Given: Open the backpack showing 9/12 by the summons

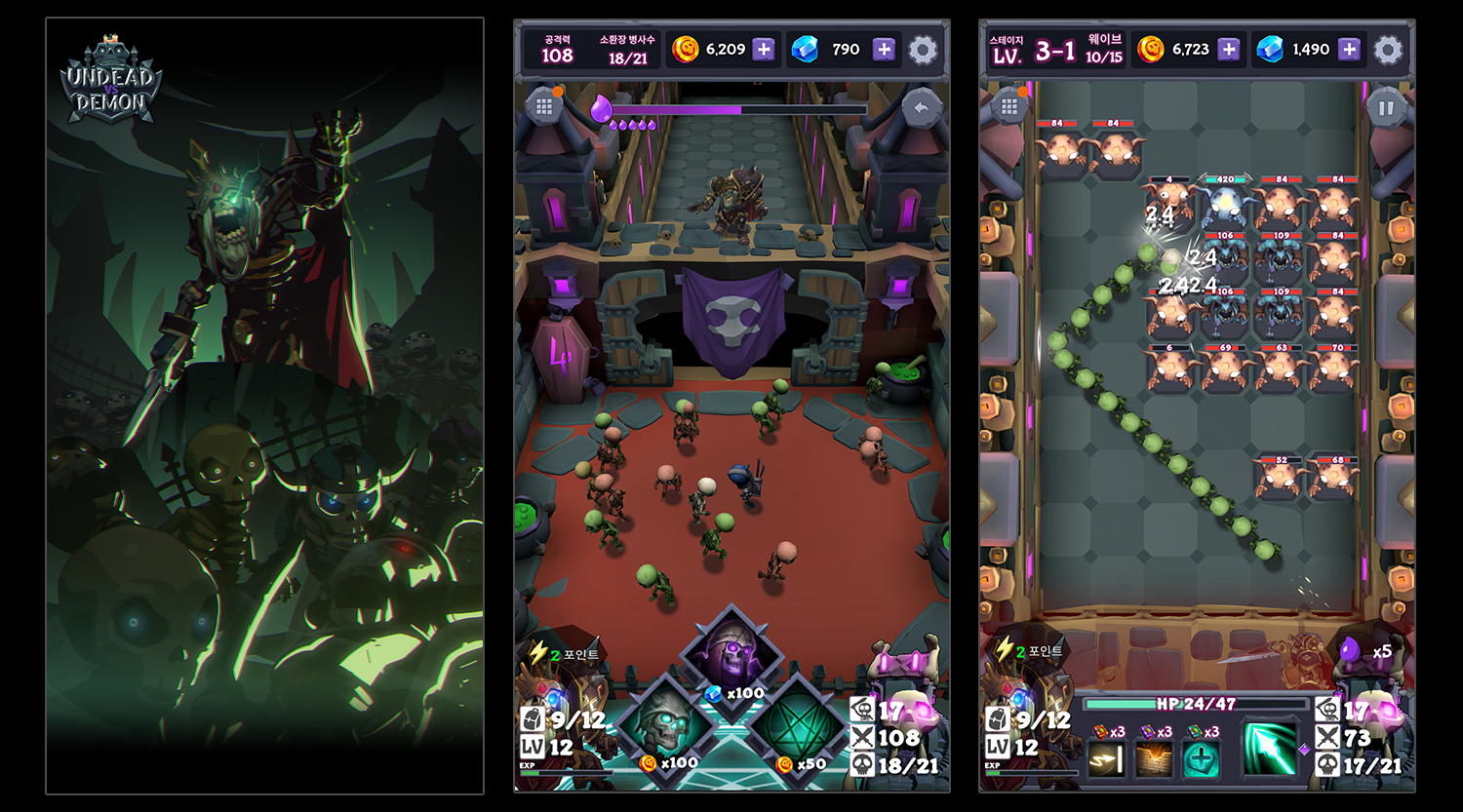Looking at the screenshot, I should 533,719.
